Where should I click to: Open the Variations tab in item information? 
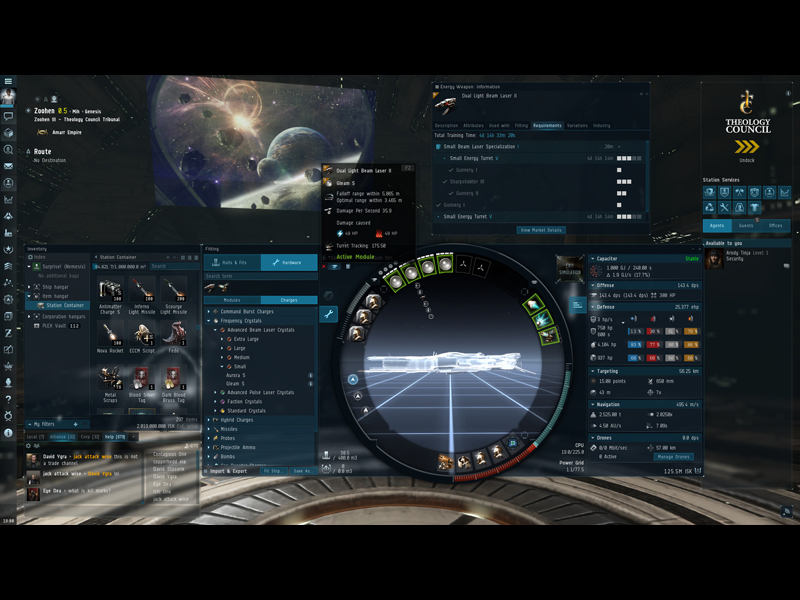coord(577,126)
